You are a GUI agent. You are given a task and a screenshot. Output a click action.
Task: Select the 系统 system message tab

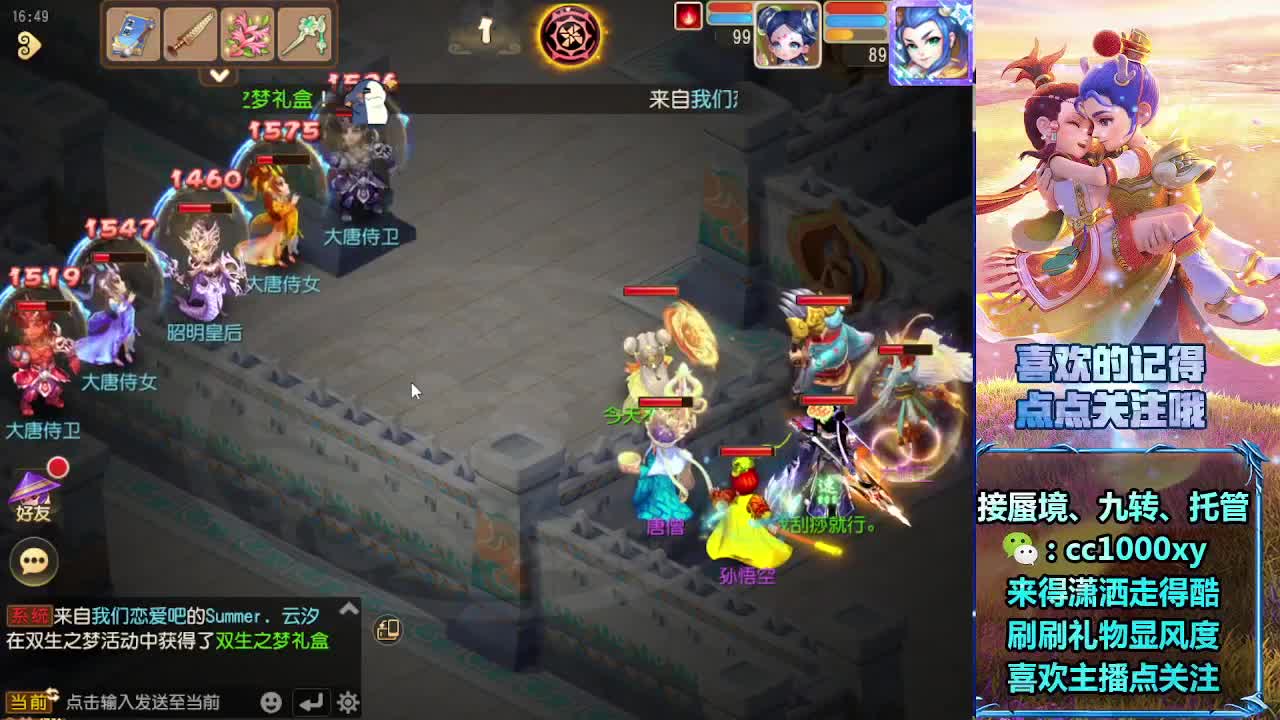28,611
